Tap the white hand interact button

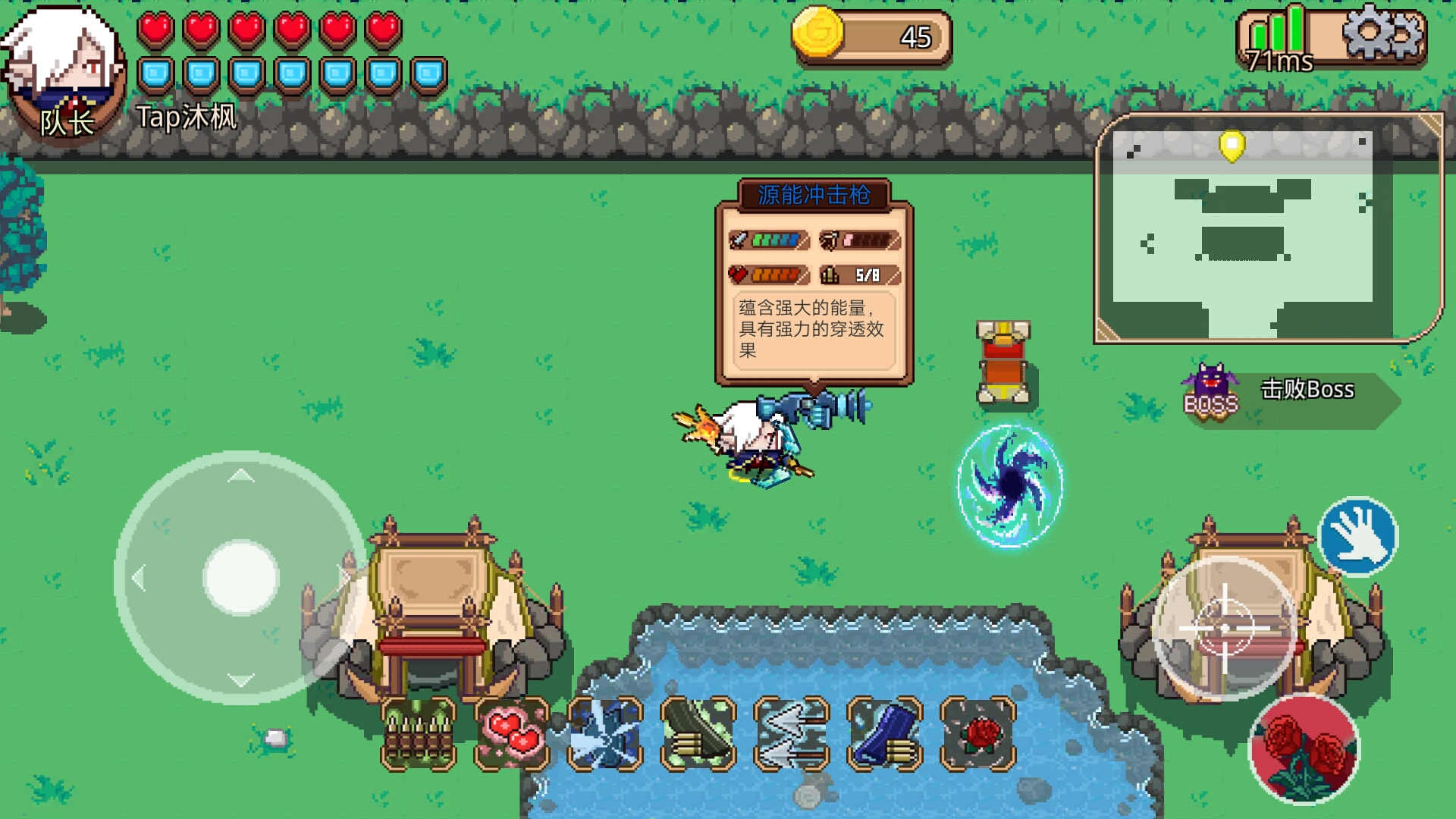1358,536
